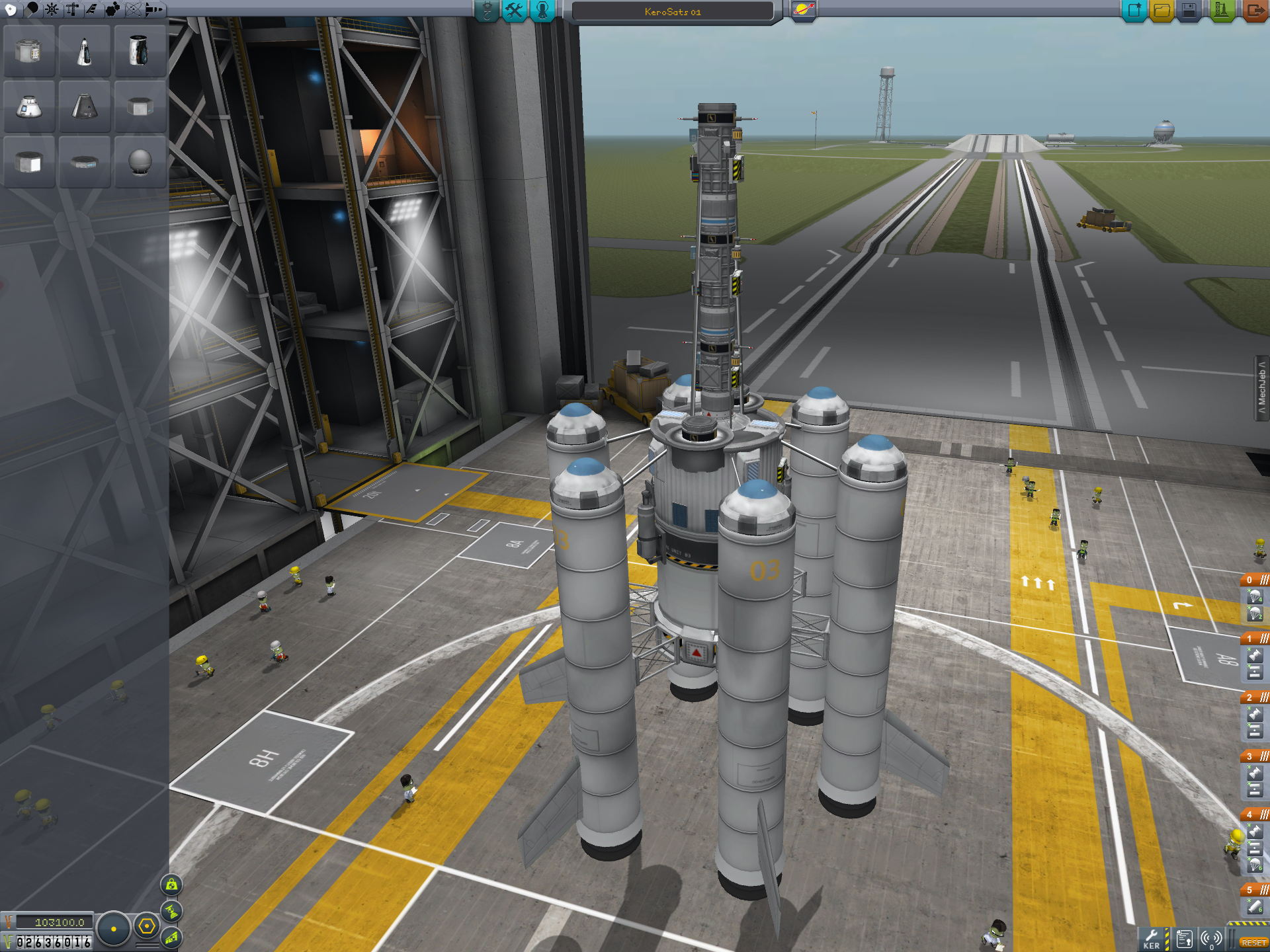
Task: Change the vessel flag icon
Action: pyautogui.click(x=804, y=11)
